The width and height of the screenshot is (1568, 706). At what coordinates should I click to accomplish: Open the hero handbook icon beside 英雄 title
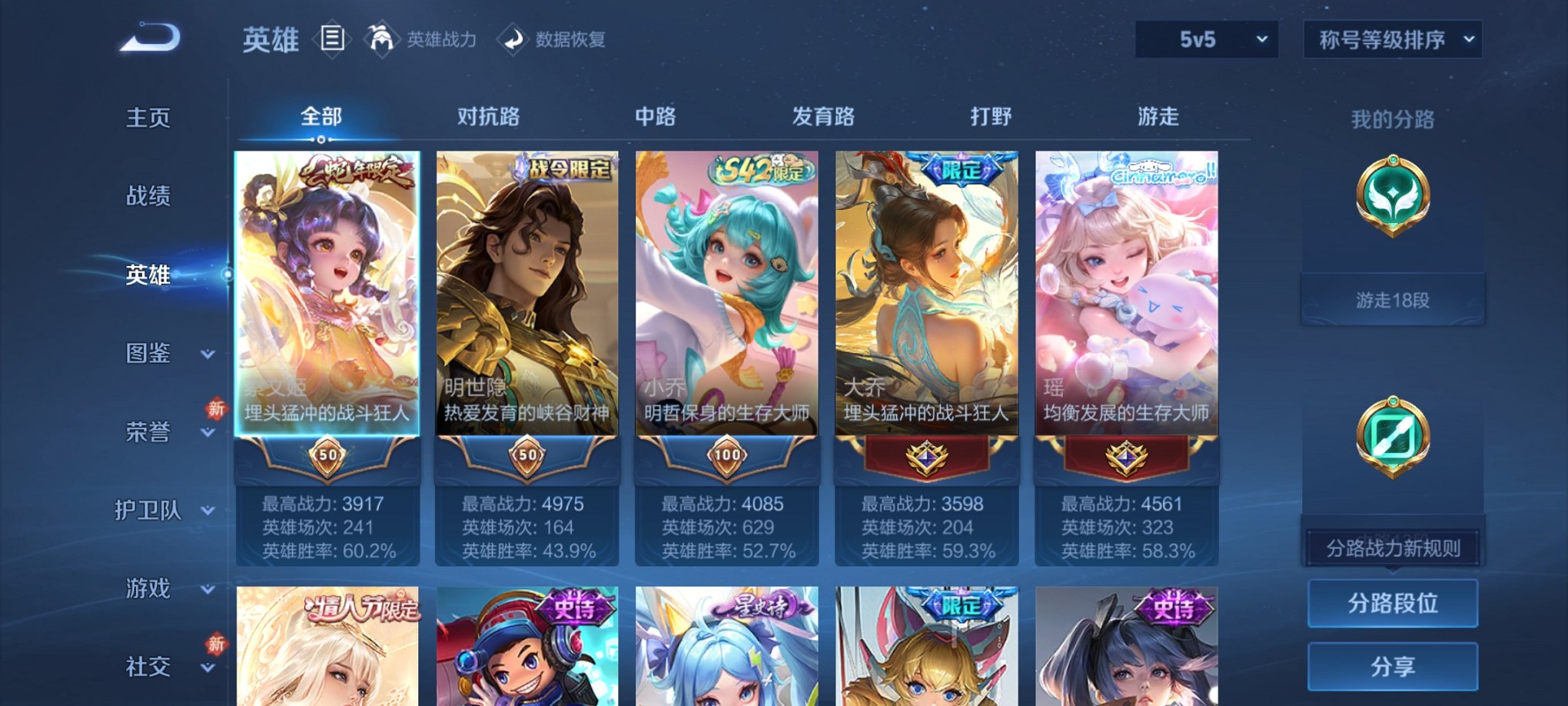click(x=332, y=40)
